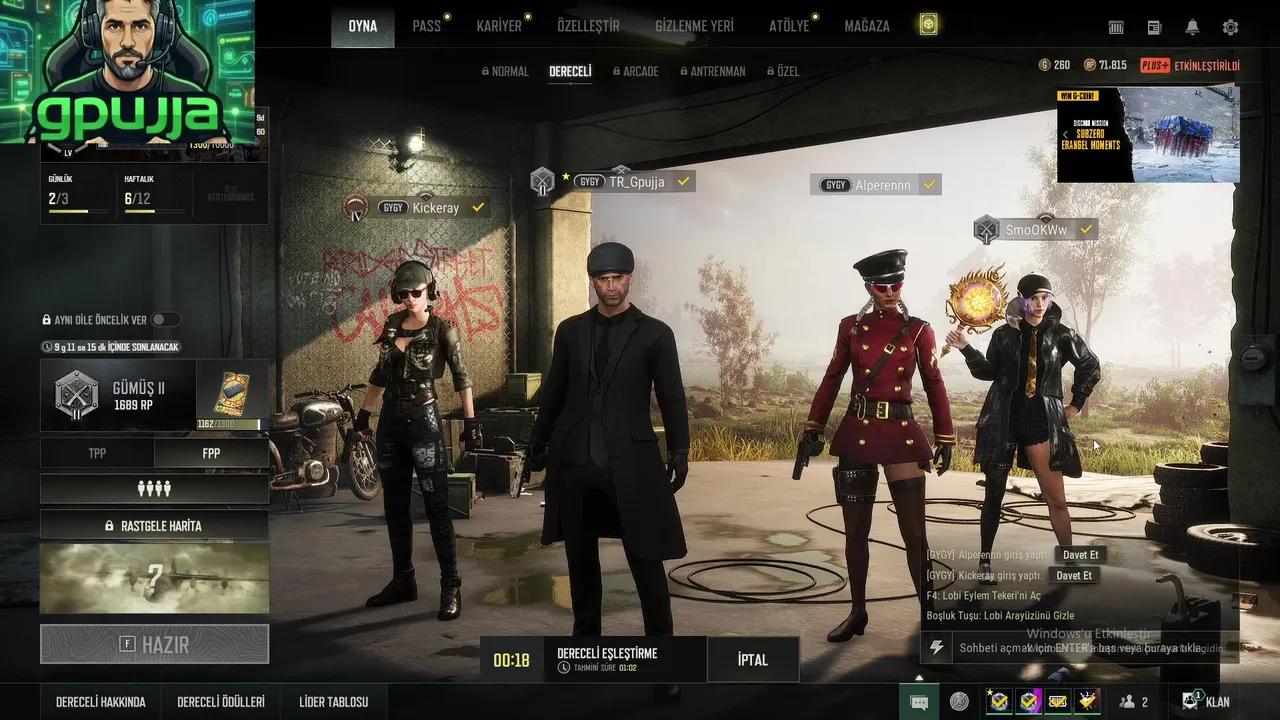Screen dimensions: 1280x720
Task: Select the ARCADE game mode
Action: point(640,72)
